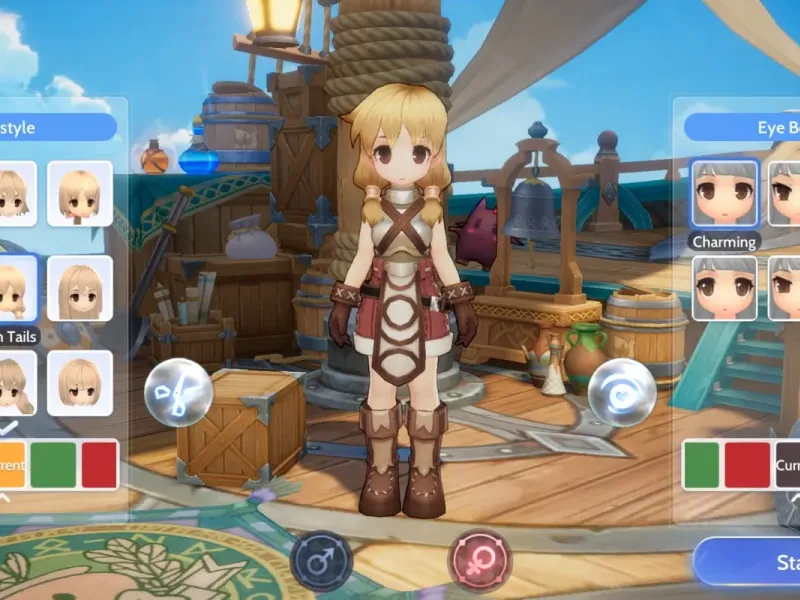Choose the female gender symbol button
This screenshot has width=800, height=600.
point(480,560)
